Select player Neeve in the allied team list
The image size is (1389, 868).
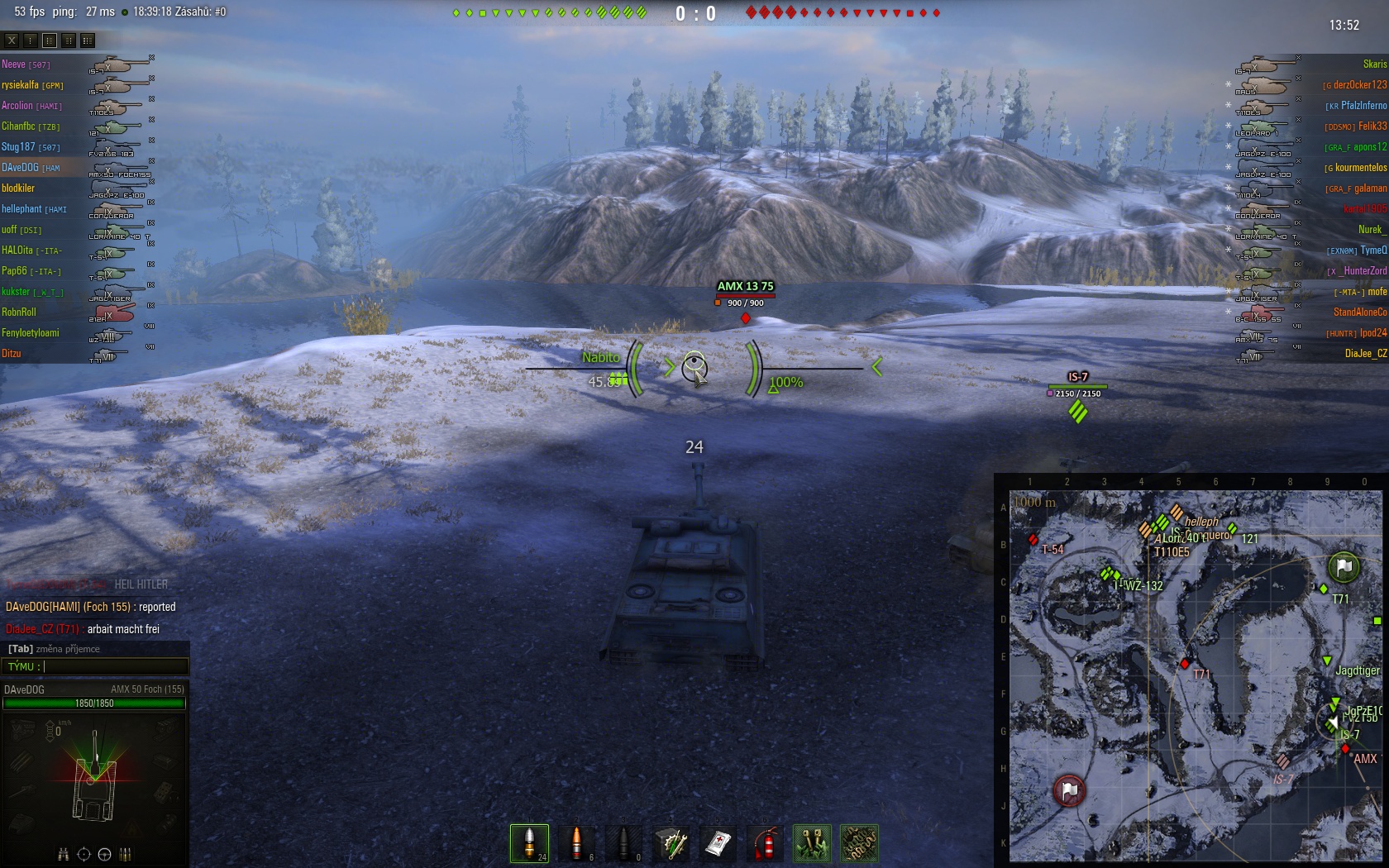[x=14, y=64]
